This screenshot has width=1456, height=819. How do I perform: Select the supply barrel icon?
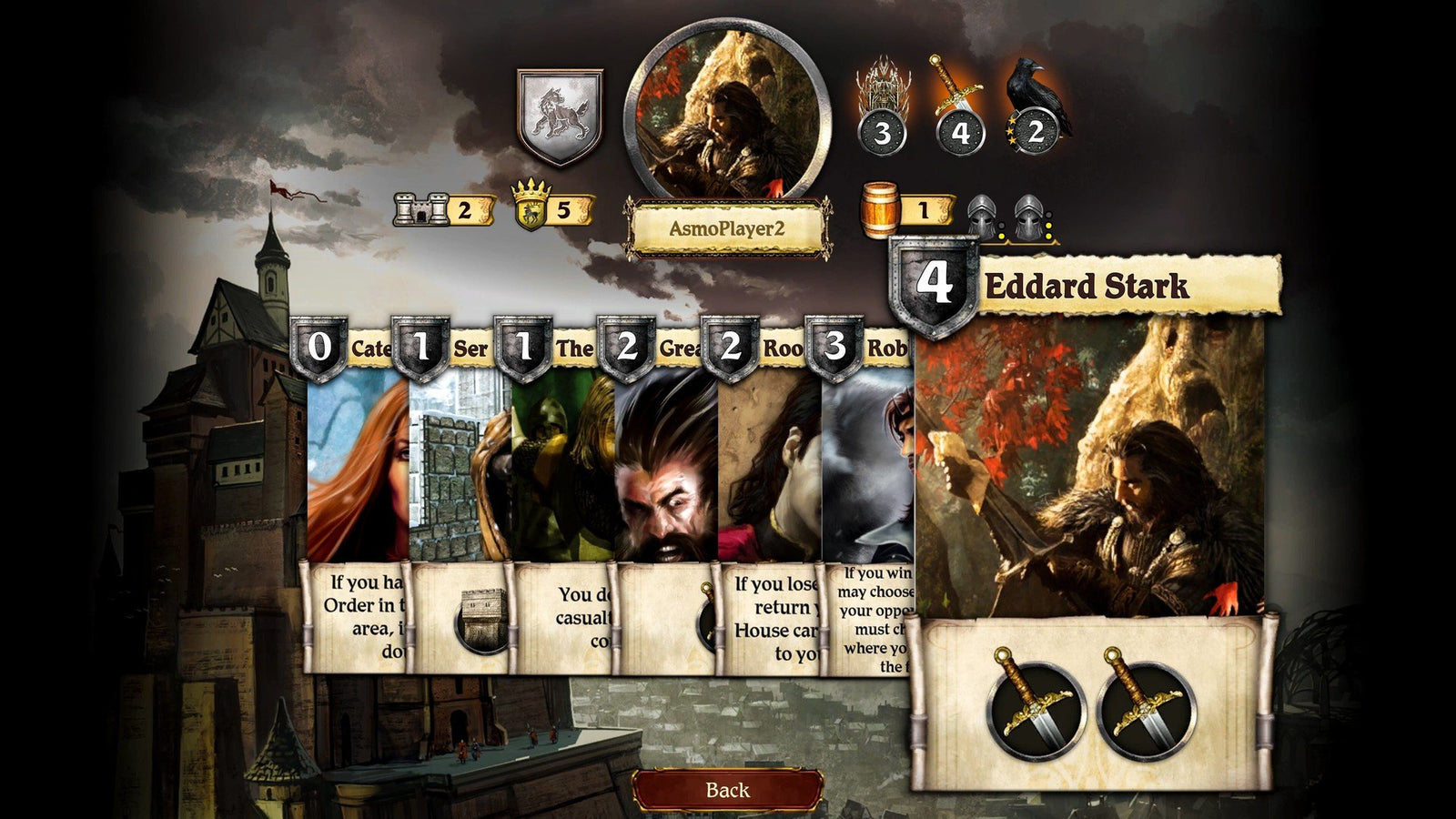point(879,211)
